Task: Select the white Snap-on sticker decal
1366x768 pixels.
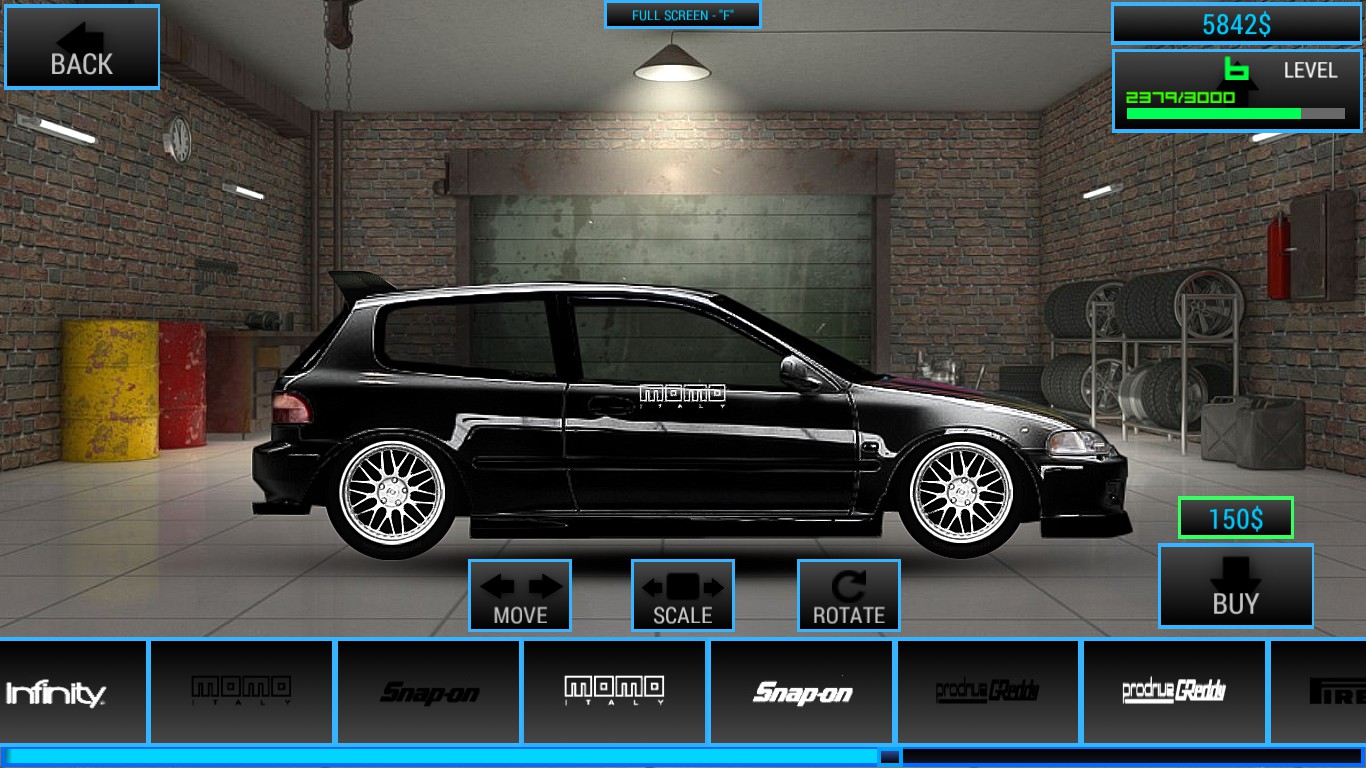Action: (802, 691)
